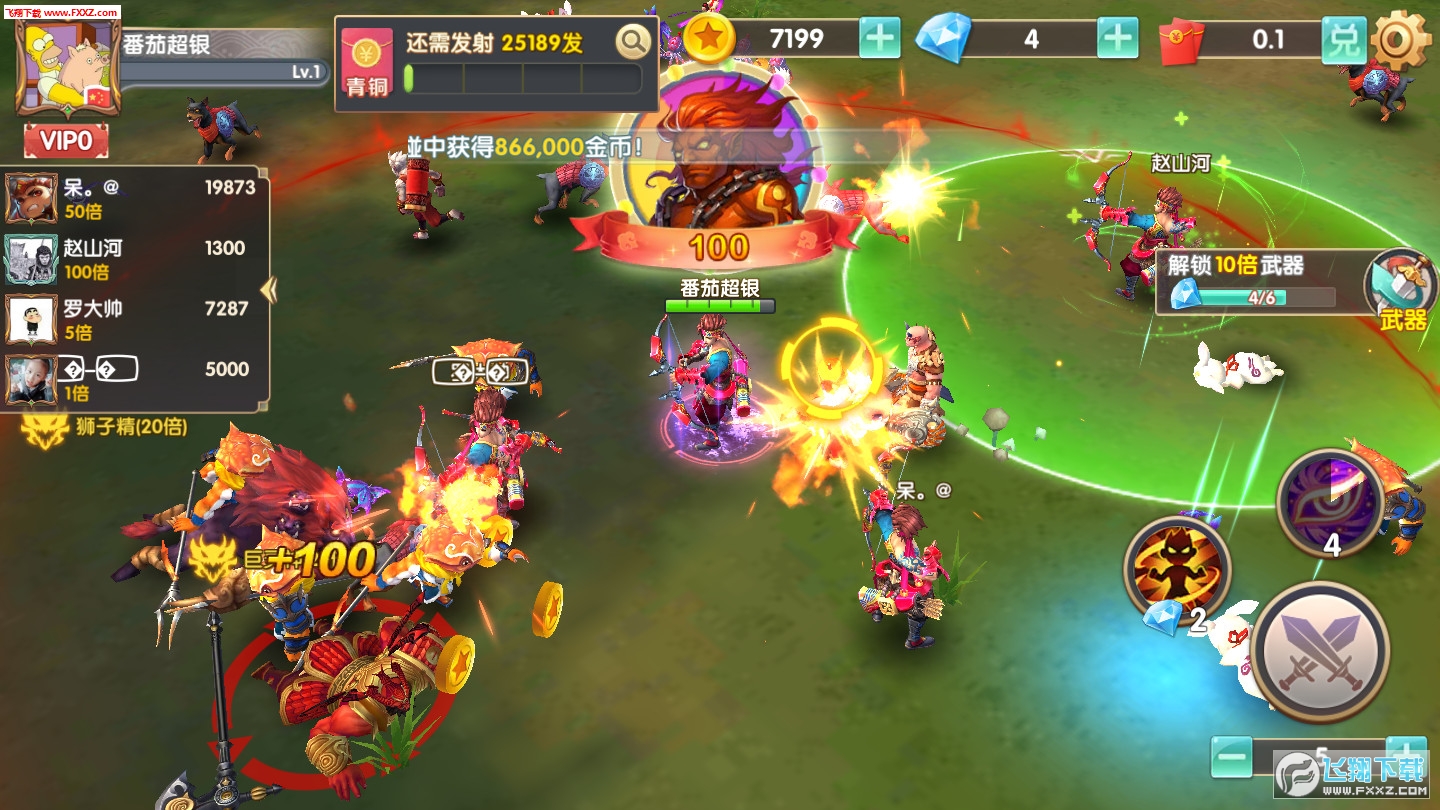Open the VIP0 badge
The image size is (1440, 810).
[x=66, y=141]
